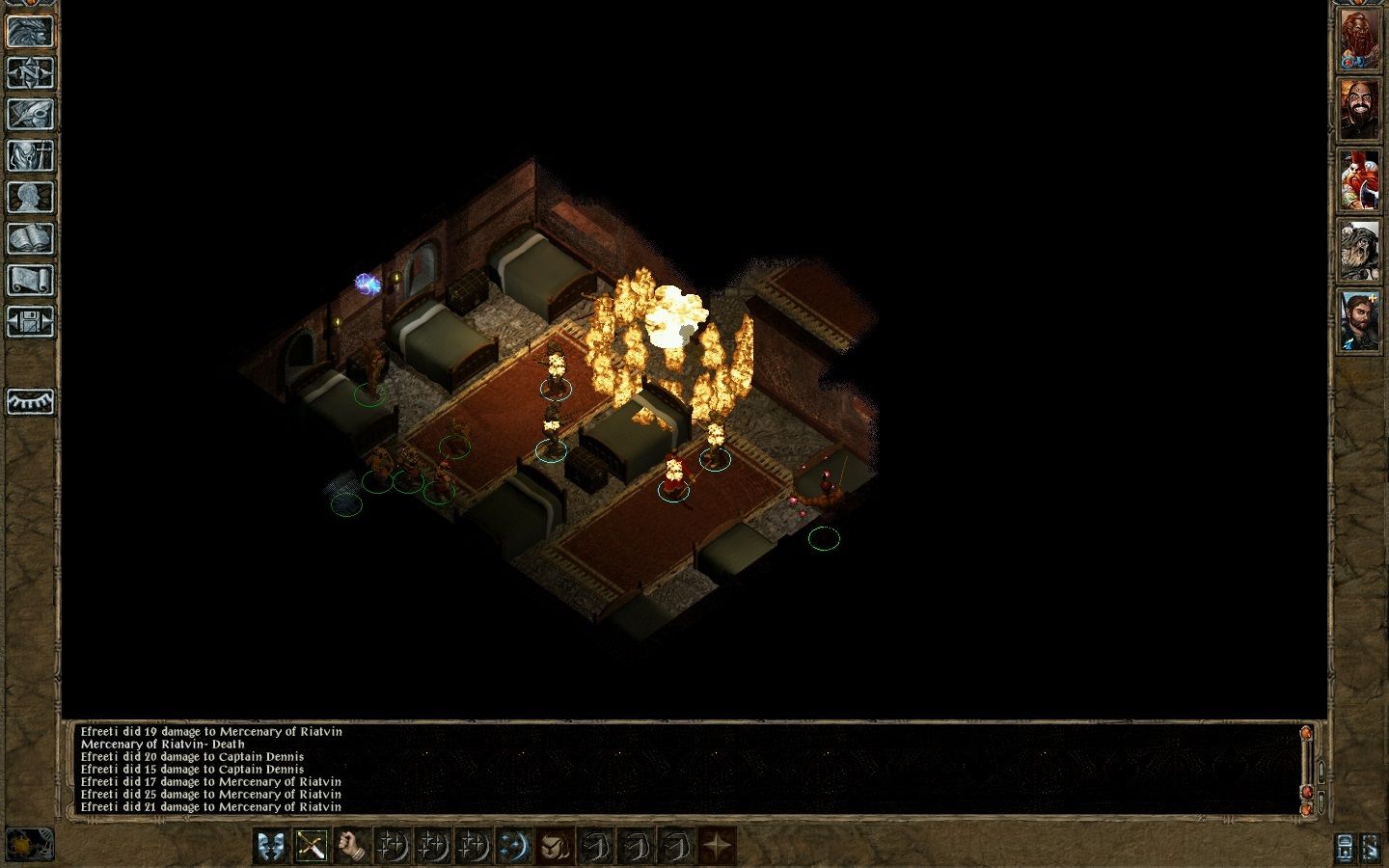Open the character record with the head silhouette icon

[30, 197]
